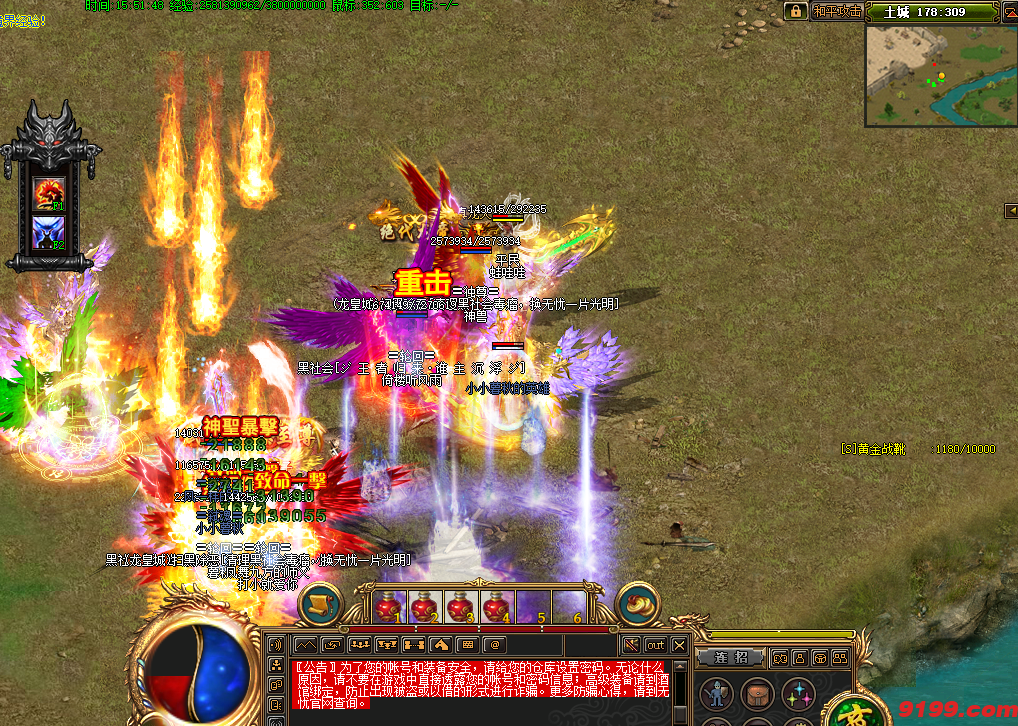This screenshot has height=726, width=1018.
Task: Open the colorful sparkle skills icon
Action: click(798, 694)
